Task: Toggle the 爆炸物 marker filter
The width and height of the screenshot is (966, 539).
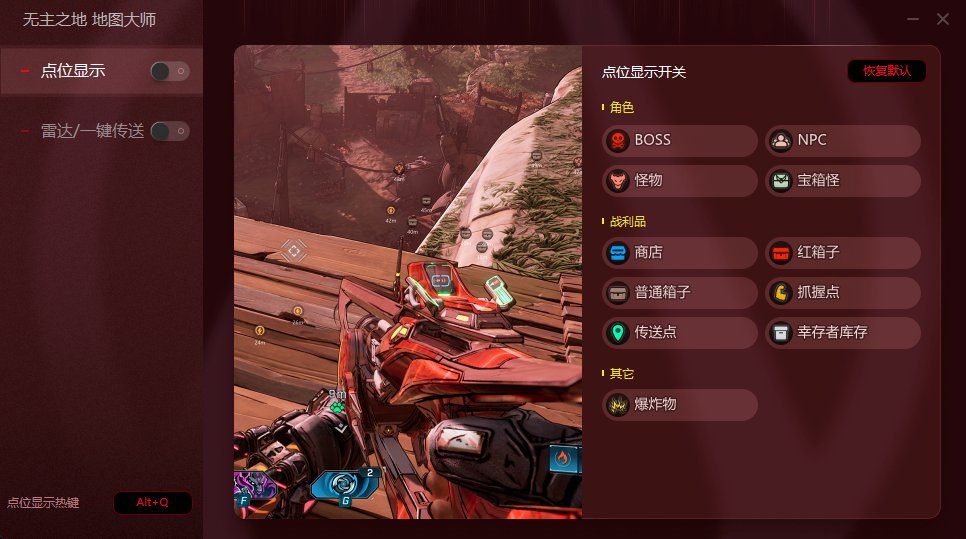Action: point(680,404)
